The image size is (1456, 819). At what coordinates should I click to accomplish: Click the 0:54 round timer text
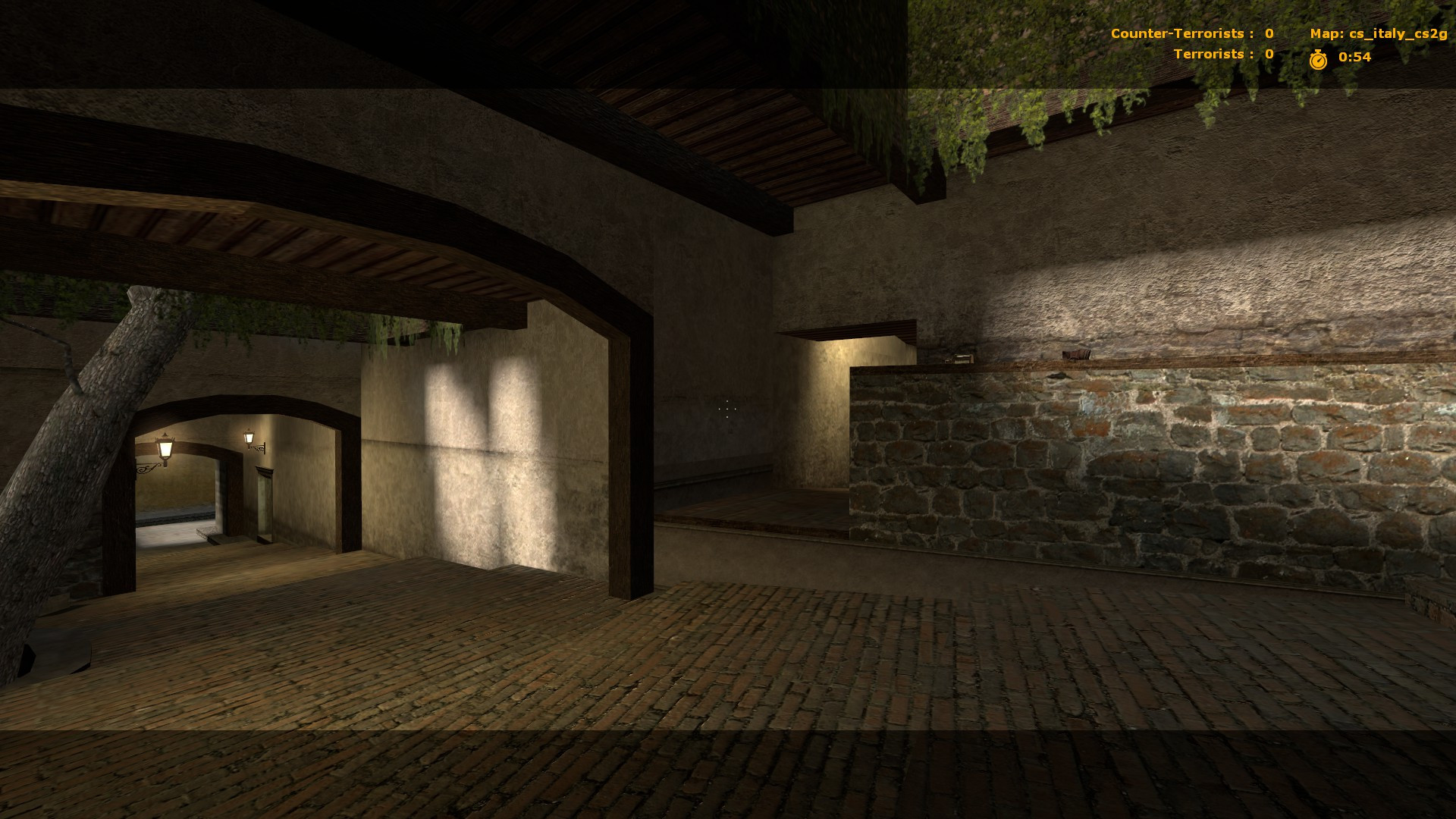(x=1355, y=56)
